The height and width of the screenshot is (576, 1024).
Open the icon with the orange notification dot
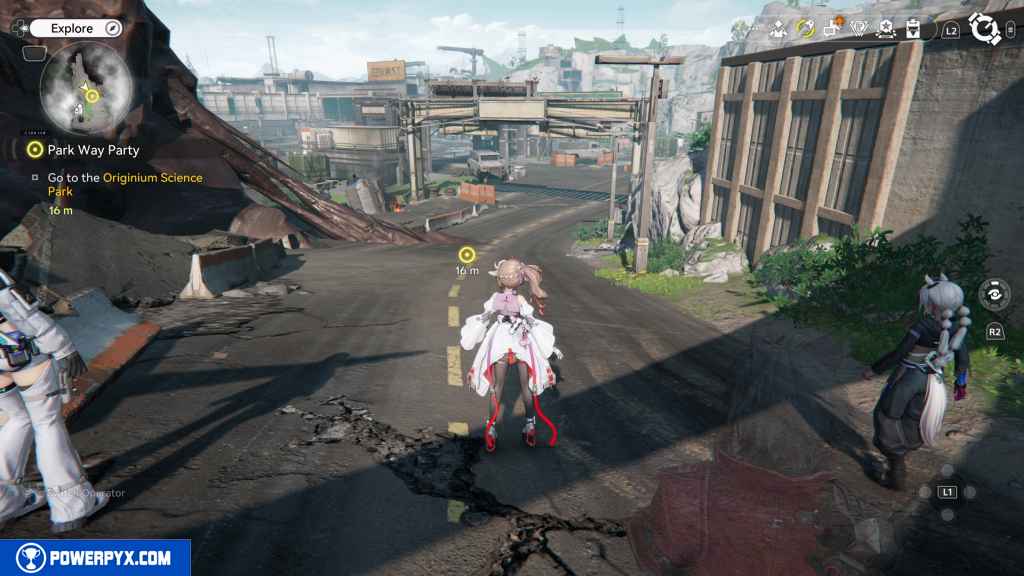click(x=832, y=29)
